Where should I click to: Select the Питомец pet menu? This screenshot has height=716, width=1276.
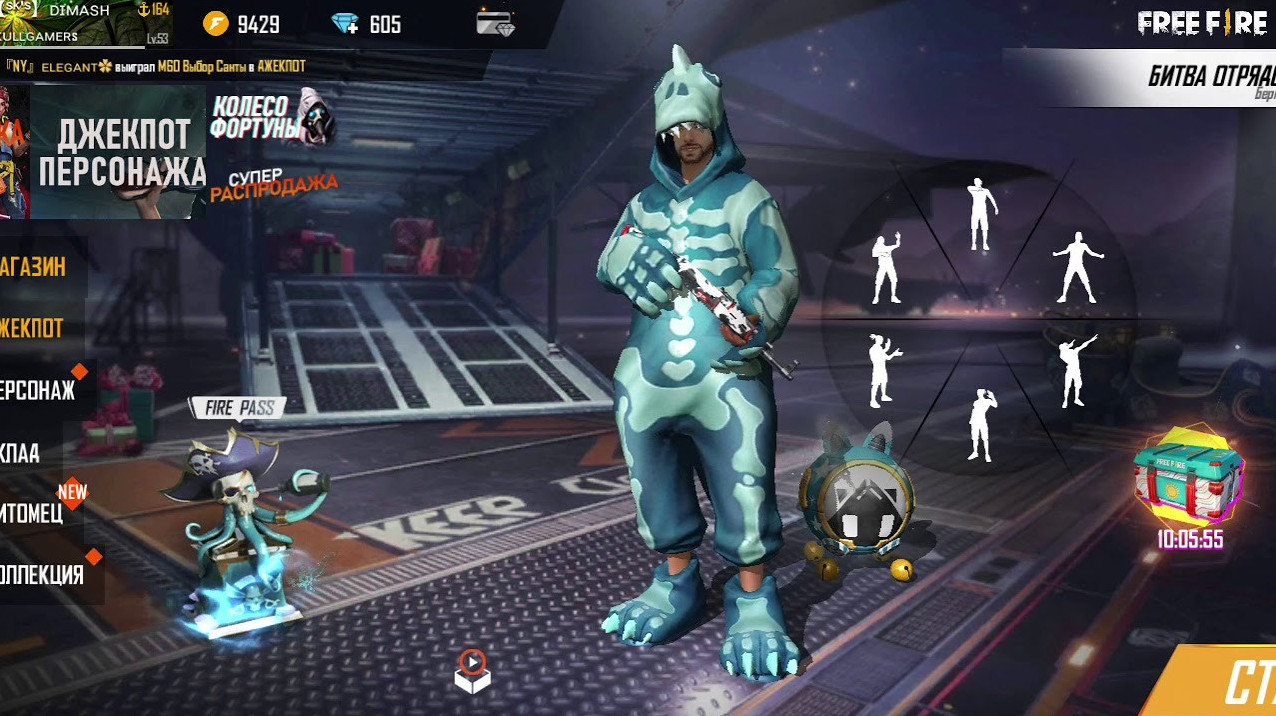[33, 514]
